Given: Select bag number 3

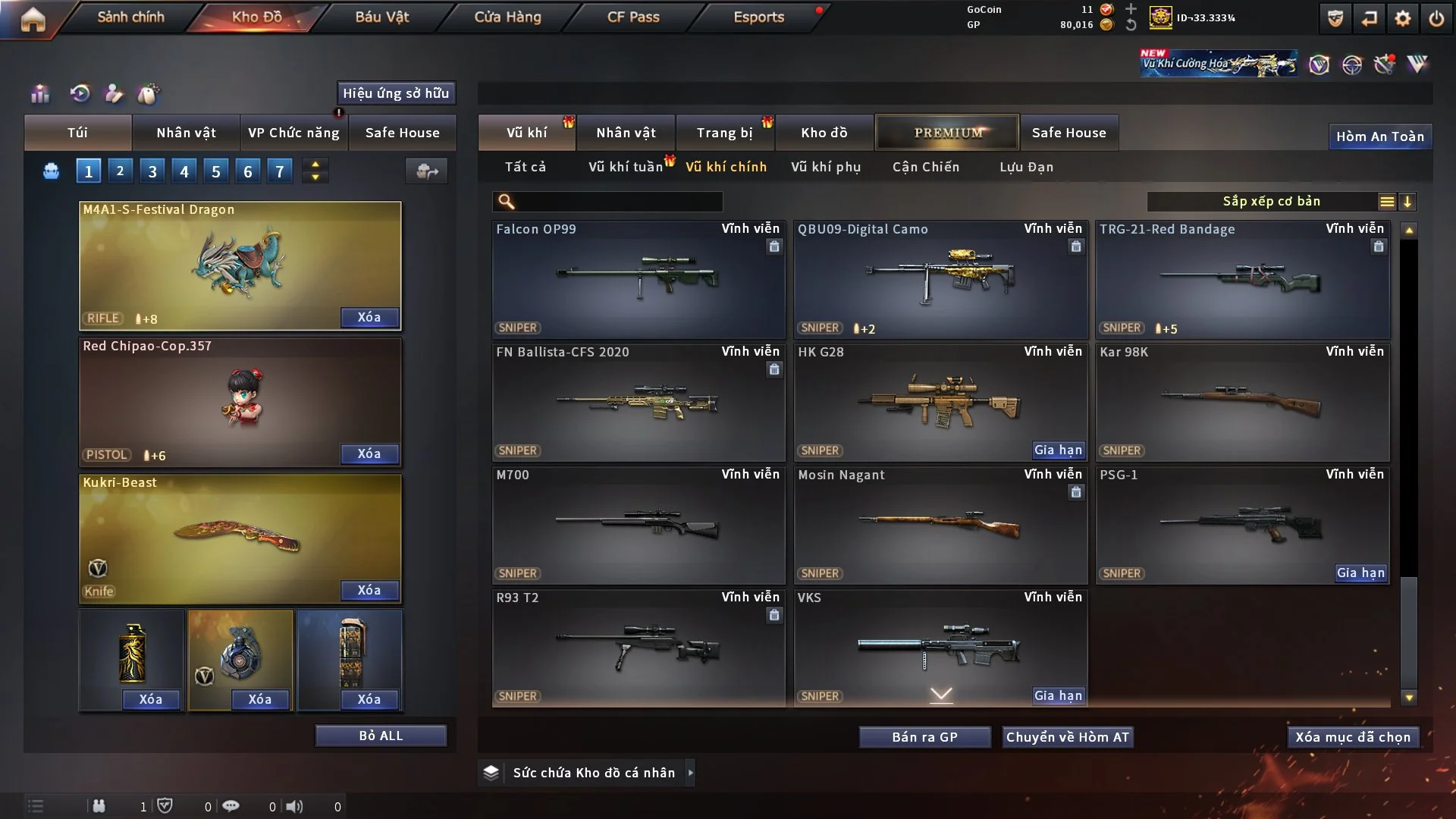Looking at the screenshot, I should click(152, 171).
